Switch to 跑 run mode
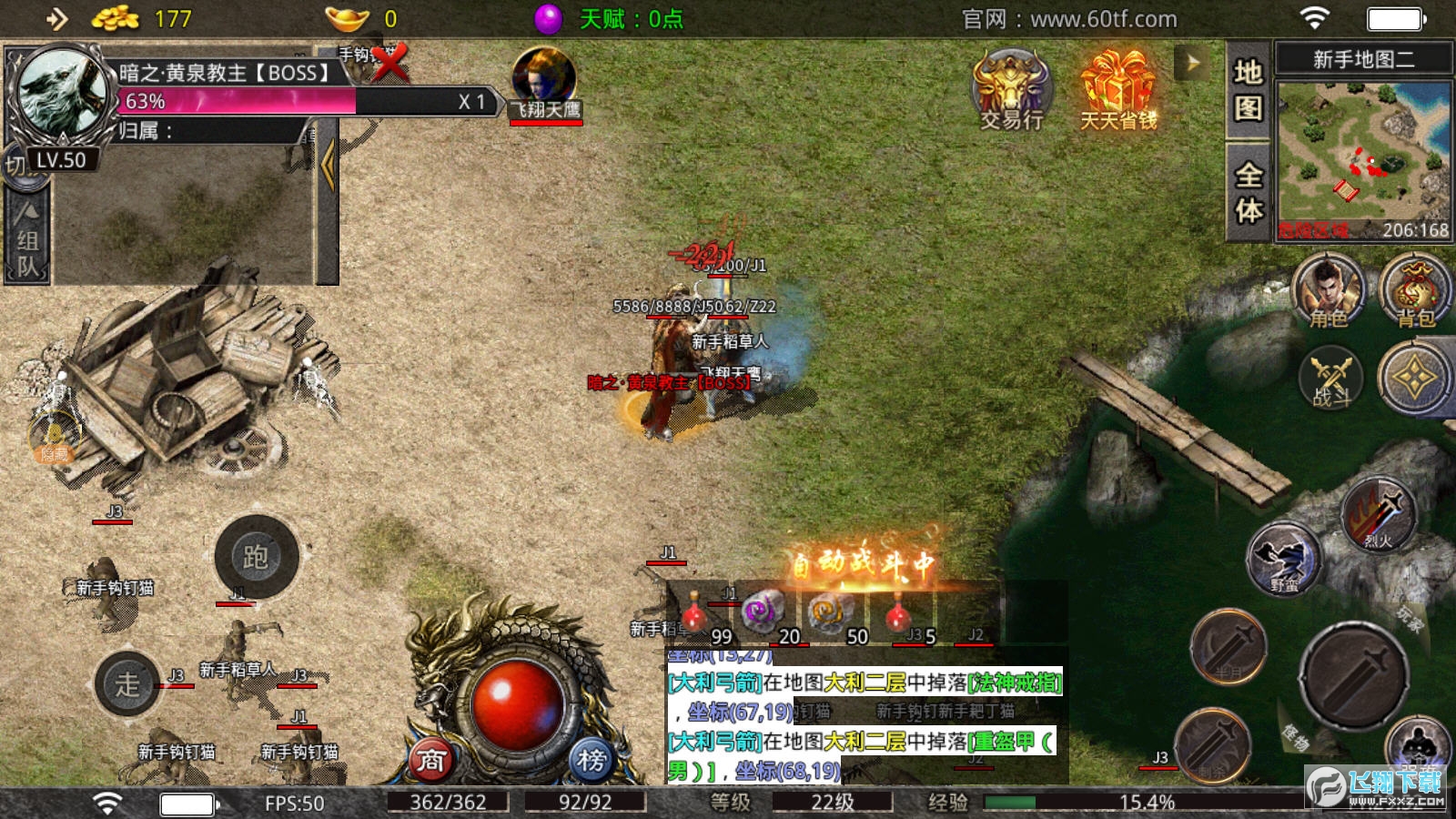This screenshot has width=1456, height=819. click(x=257, y=557)
